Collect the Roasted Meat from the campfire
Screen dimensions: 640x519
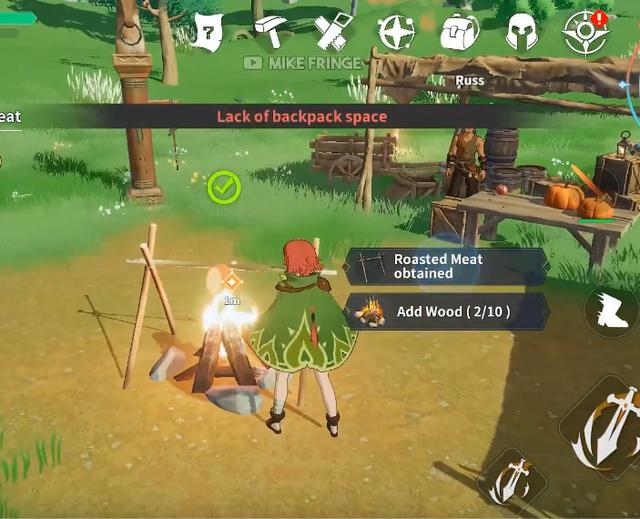[x=446, y=266]
